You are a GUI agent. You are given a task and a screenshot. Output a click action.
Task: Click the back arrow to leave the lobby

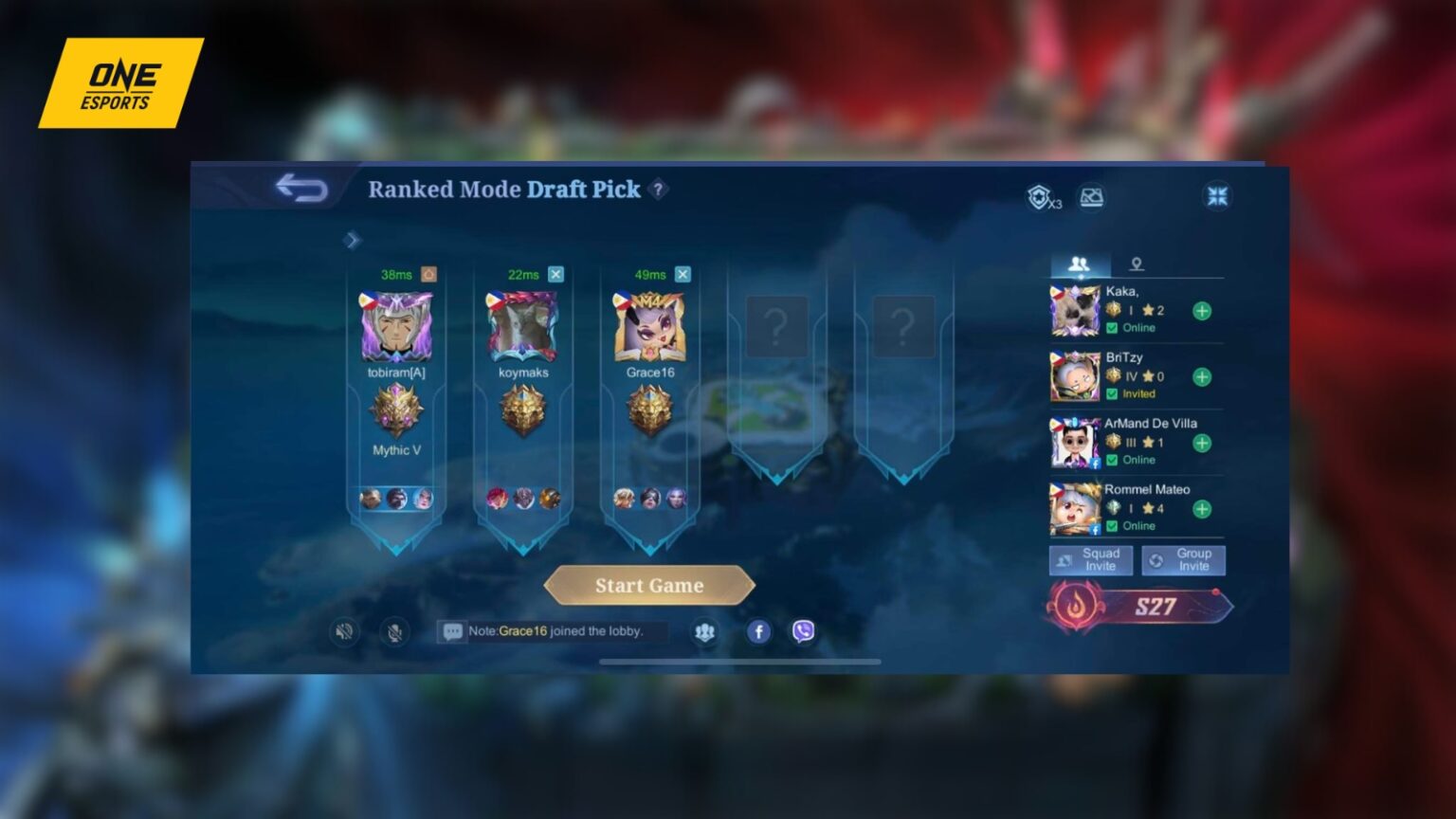coord(301,189)
